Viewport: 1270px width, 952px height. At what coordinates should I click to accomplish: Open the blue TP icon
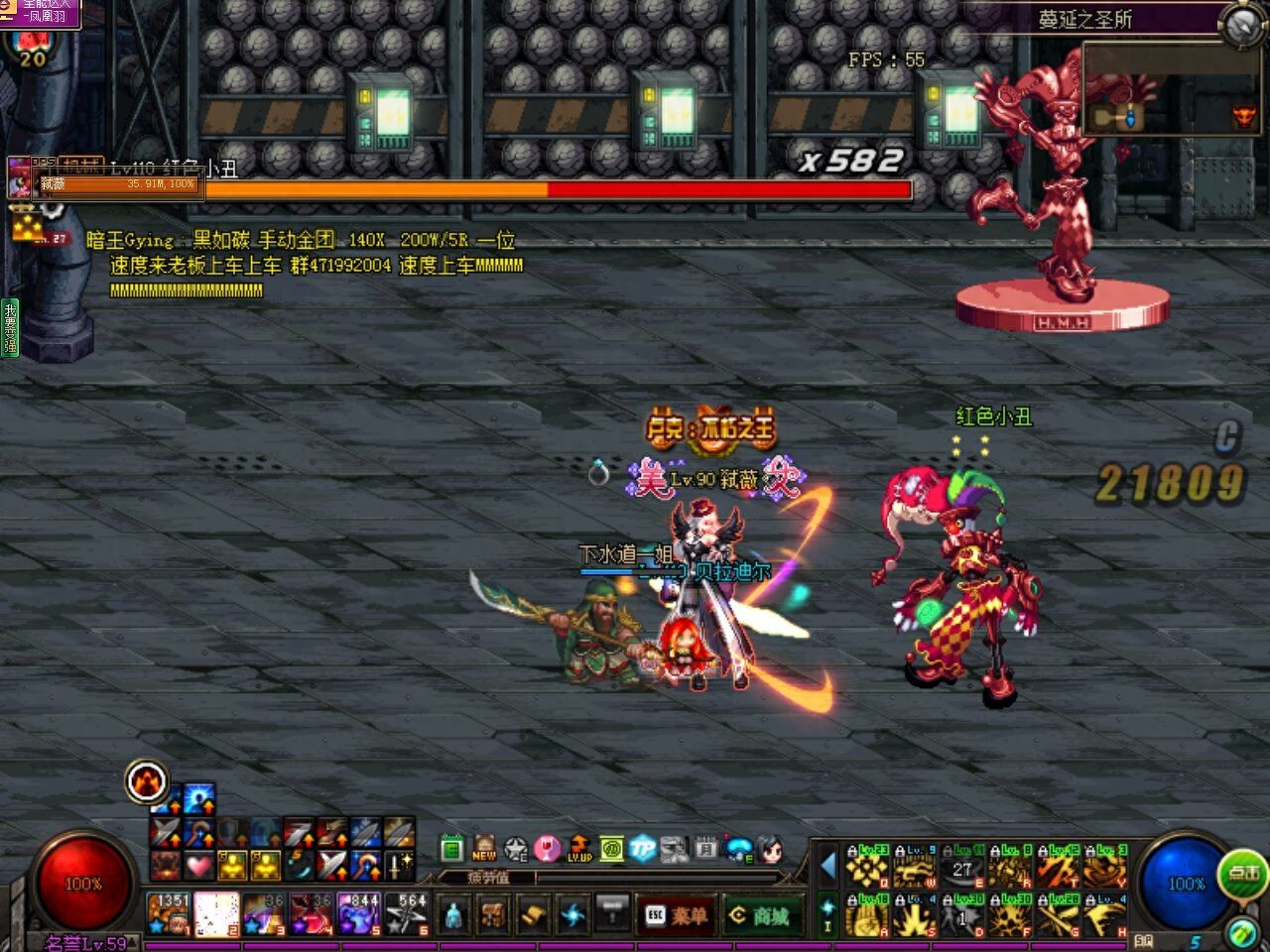coord(643,849)
